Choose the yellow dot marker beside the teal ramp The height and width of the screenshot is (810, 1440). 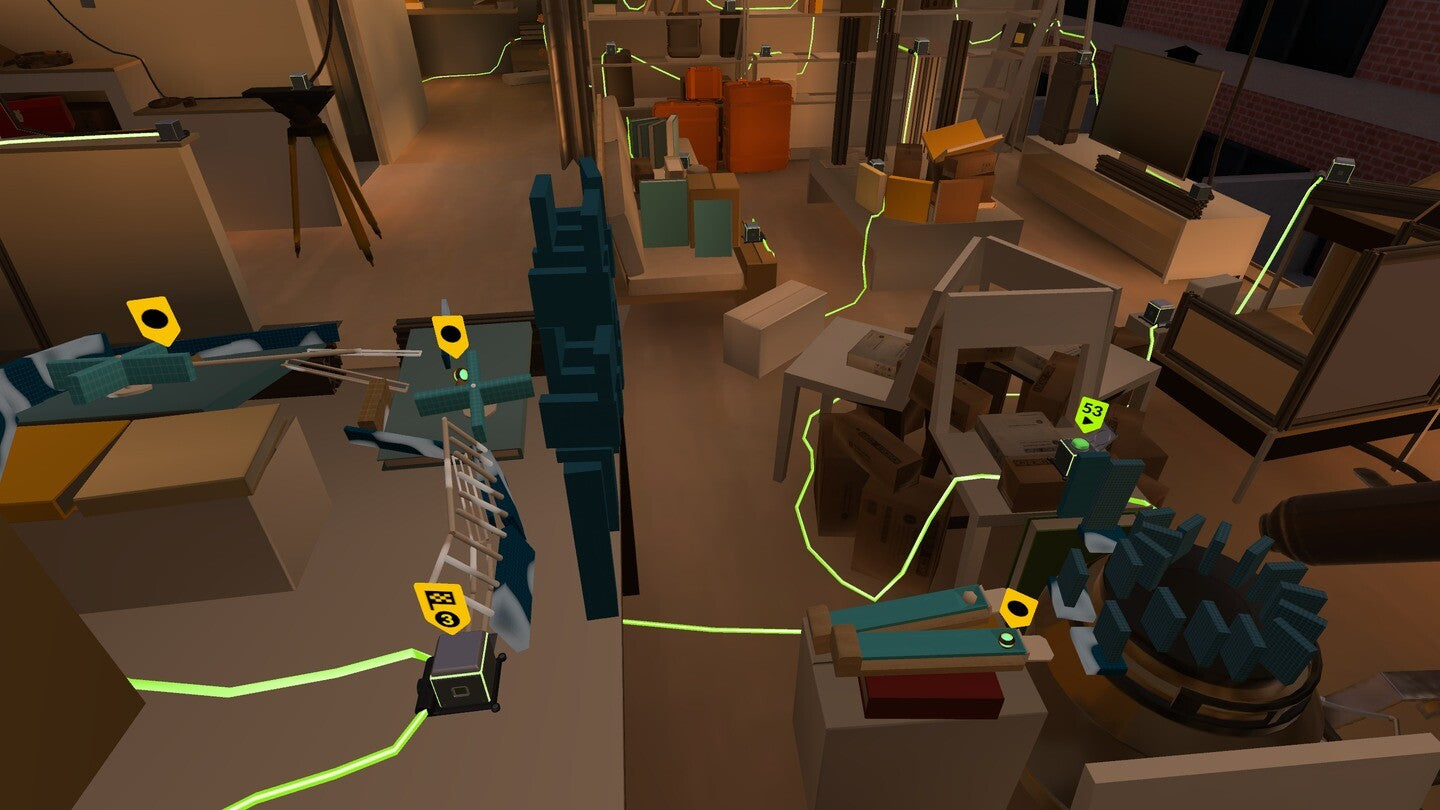tap(1019, 608)
